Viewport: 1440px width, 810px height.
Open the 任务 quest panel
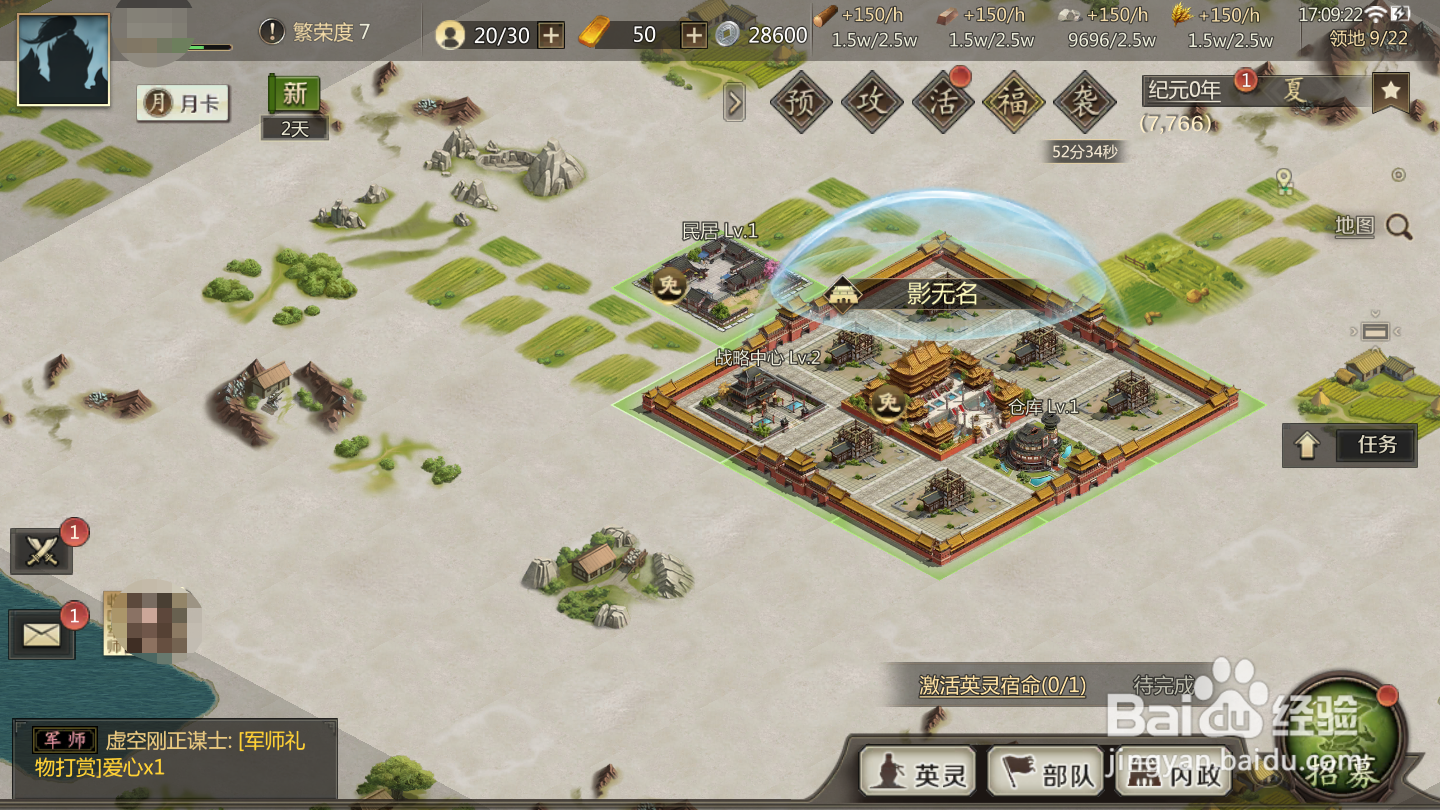point(1350,445)
